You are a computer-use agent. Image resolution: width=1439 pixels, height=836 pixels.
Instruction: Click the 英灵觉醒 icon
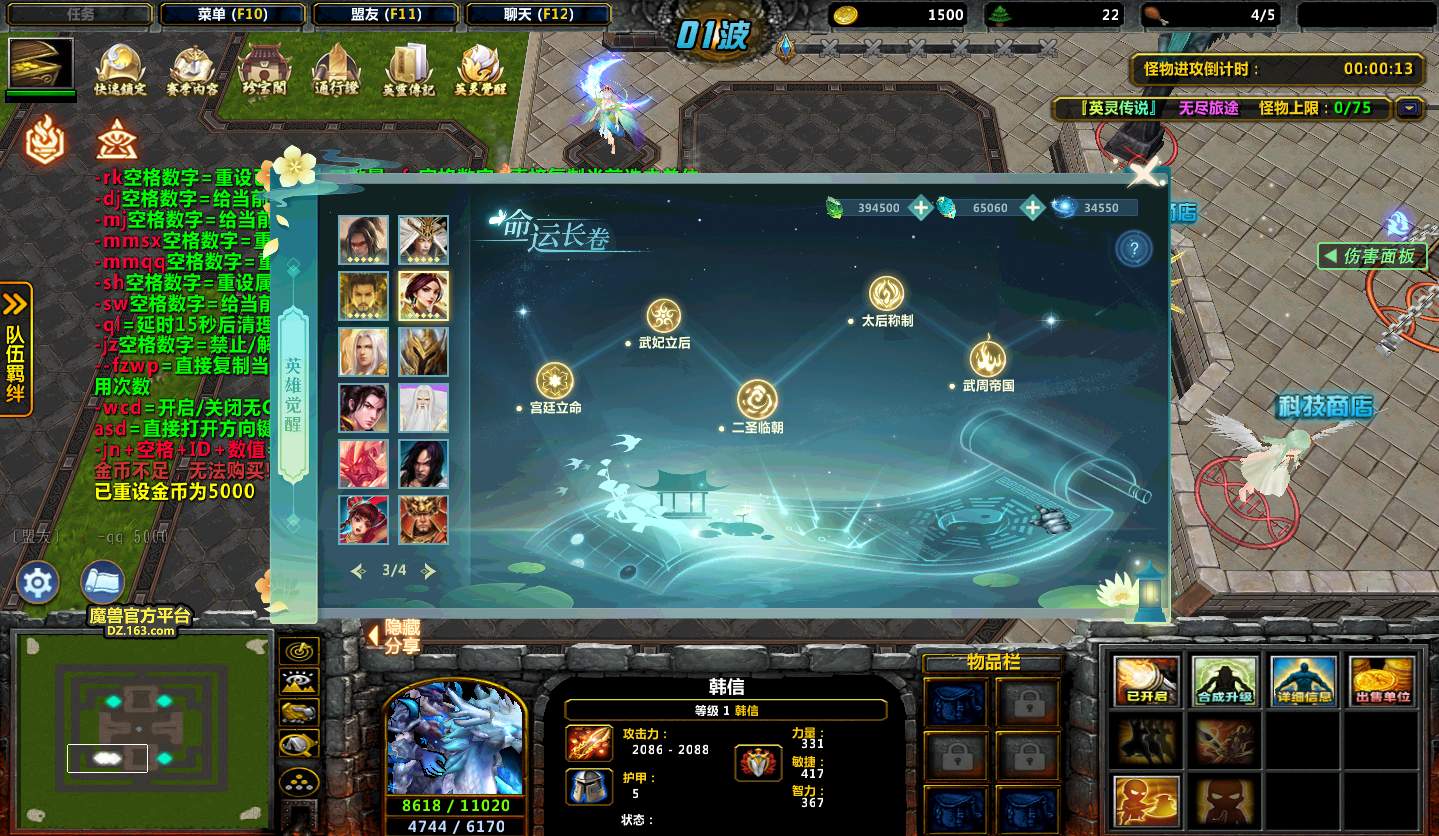[480, 70]
